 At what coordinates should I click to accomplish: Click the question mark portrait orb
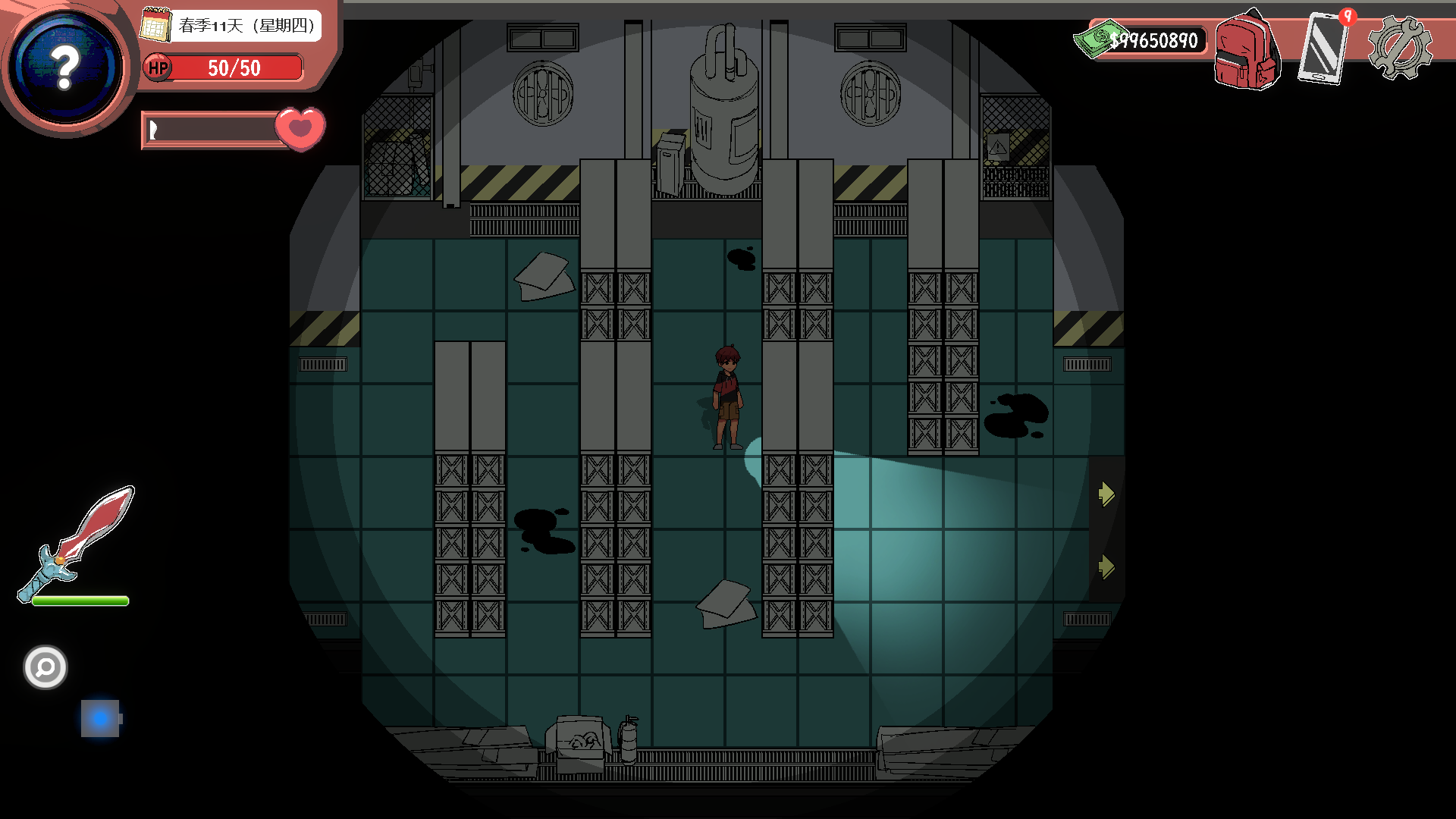pos(67,68)
